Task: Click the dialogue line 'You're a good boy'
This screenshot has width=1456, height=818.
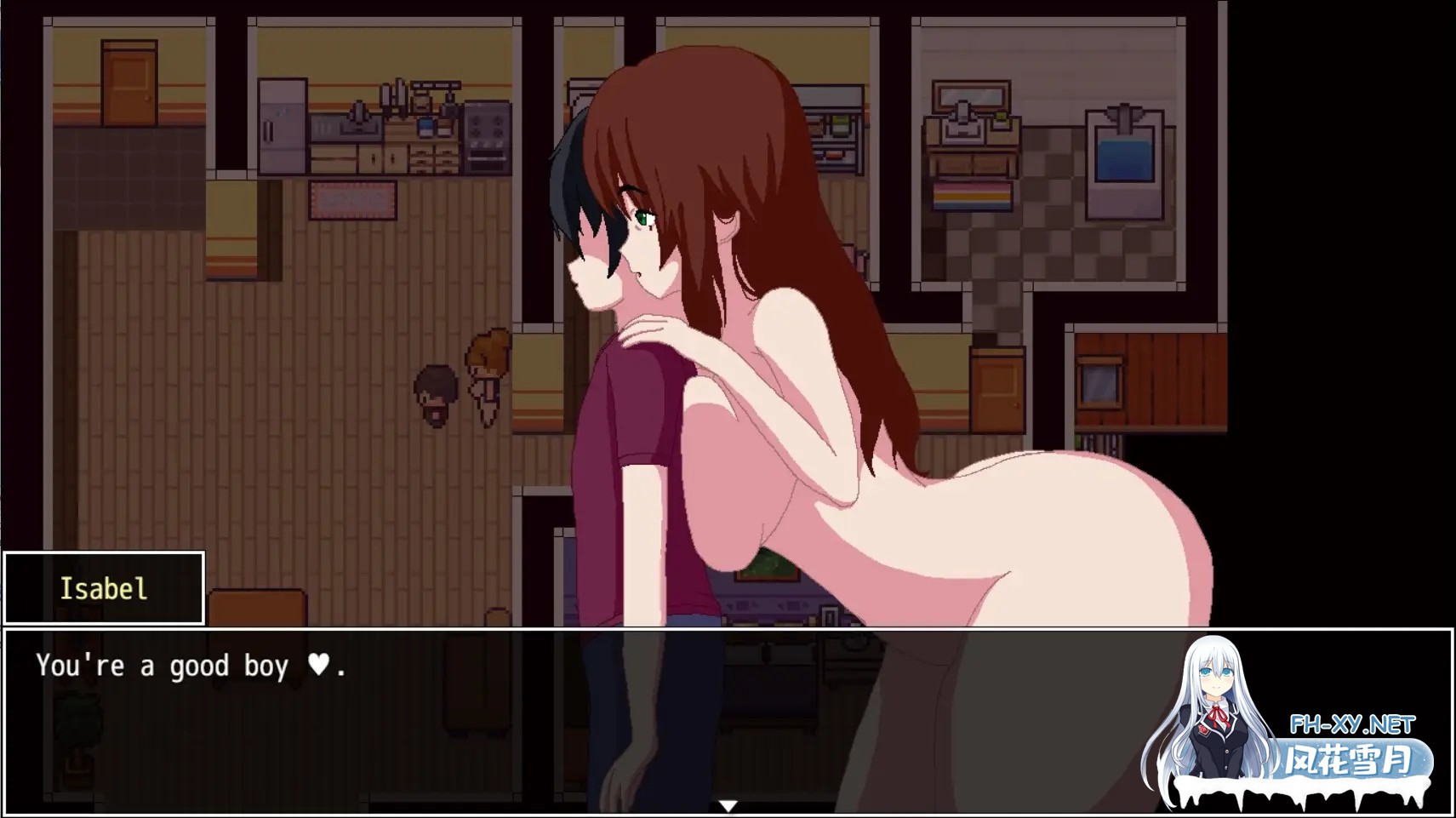Action: (x=162, y=666)
